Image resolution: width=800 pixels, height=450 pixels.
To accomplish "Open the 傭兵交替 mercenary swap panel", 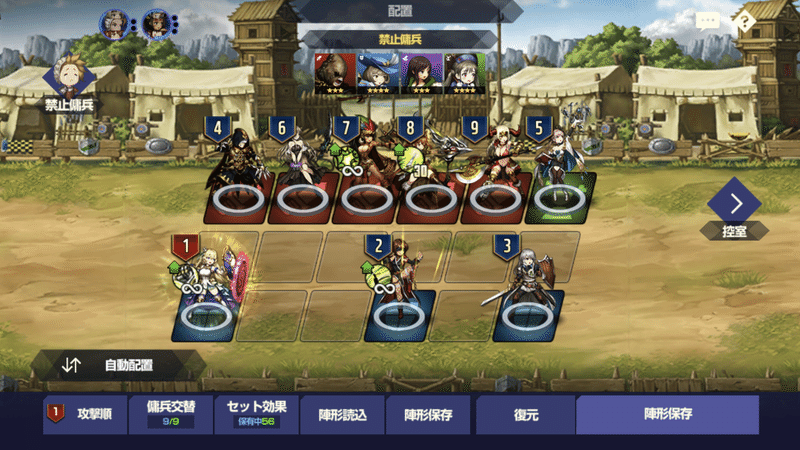I will pos(171,413).
